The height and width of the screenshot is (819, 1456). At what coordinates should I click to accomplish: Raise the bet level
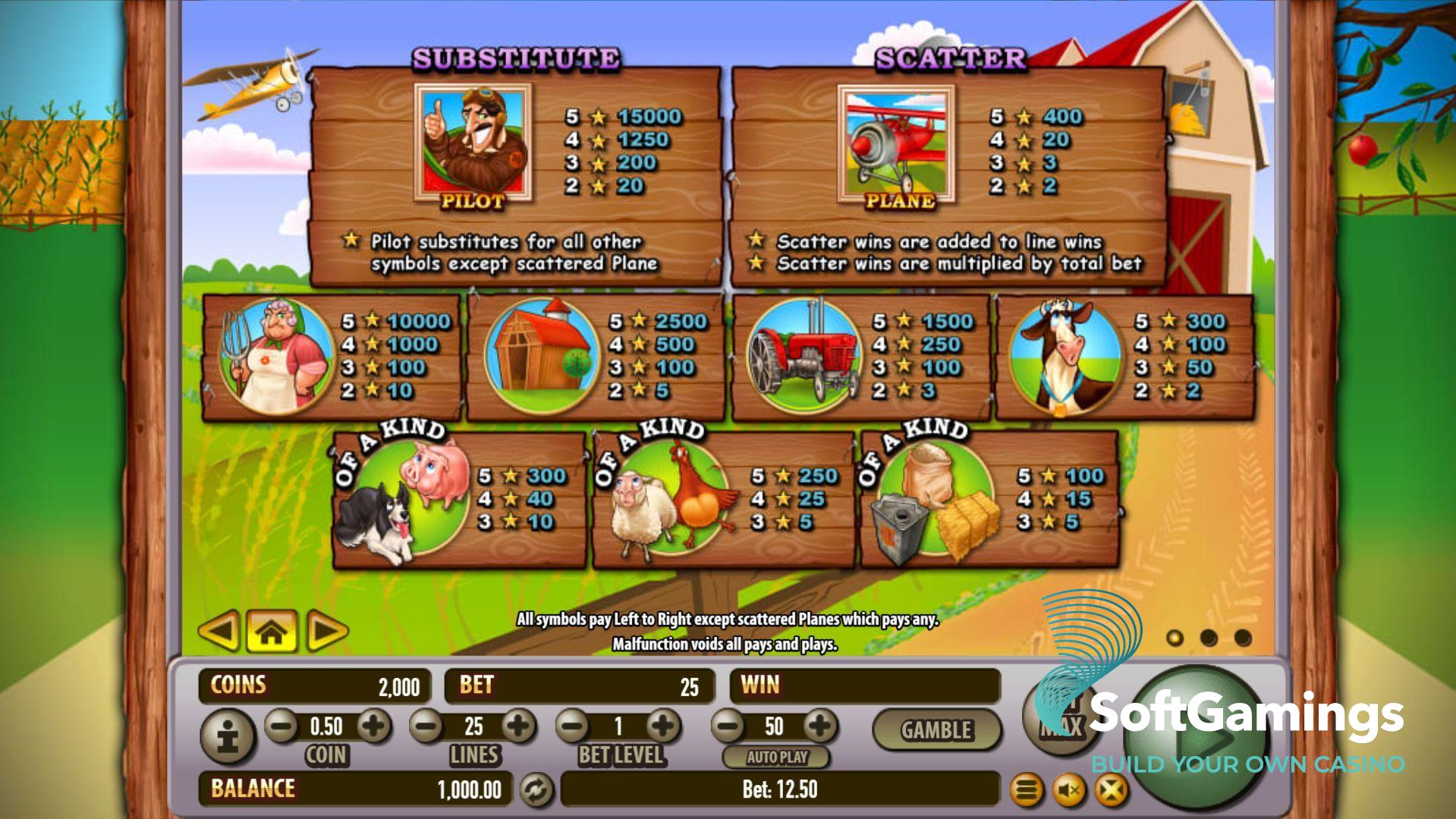[663, 726]
